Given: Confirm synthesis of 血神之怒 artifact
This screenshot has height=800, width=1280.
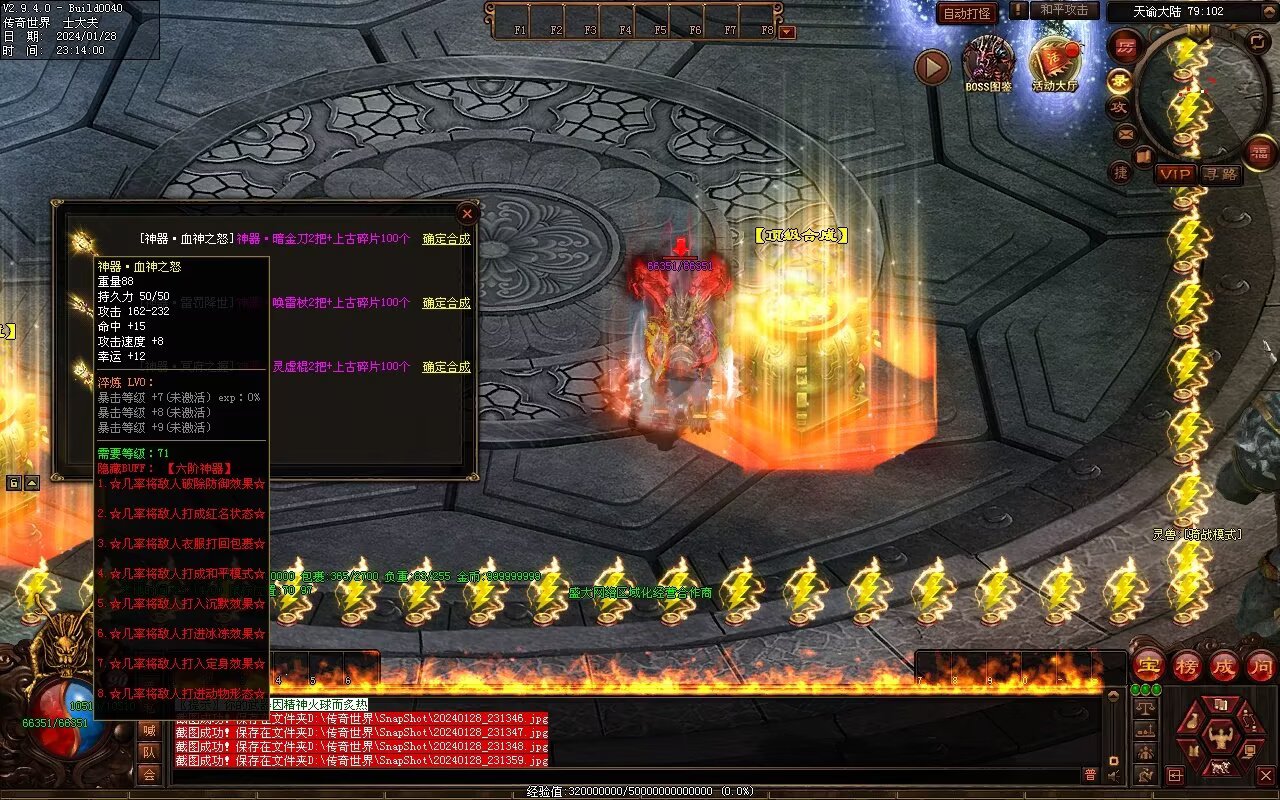Looking at the screenshot, I should [446, 239].
